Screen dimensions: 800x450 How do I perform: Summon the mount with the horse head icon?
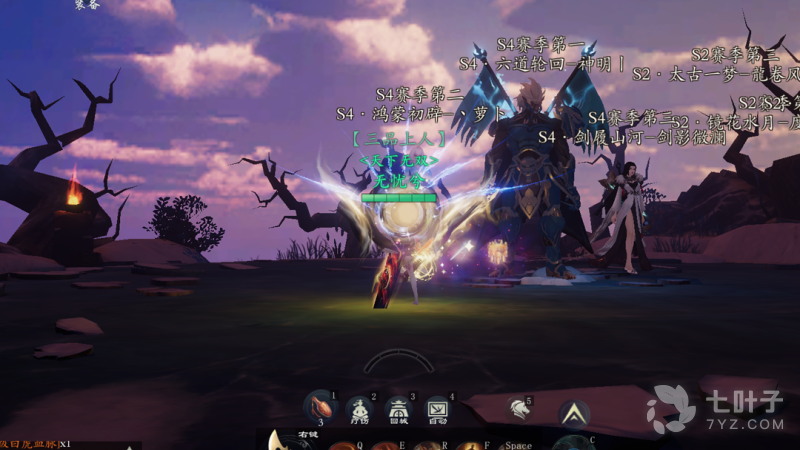(x=518, y=408)
